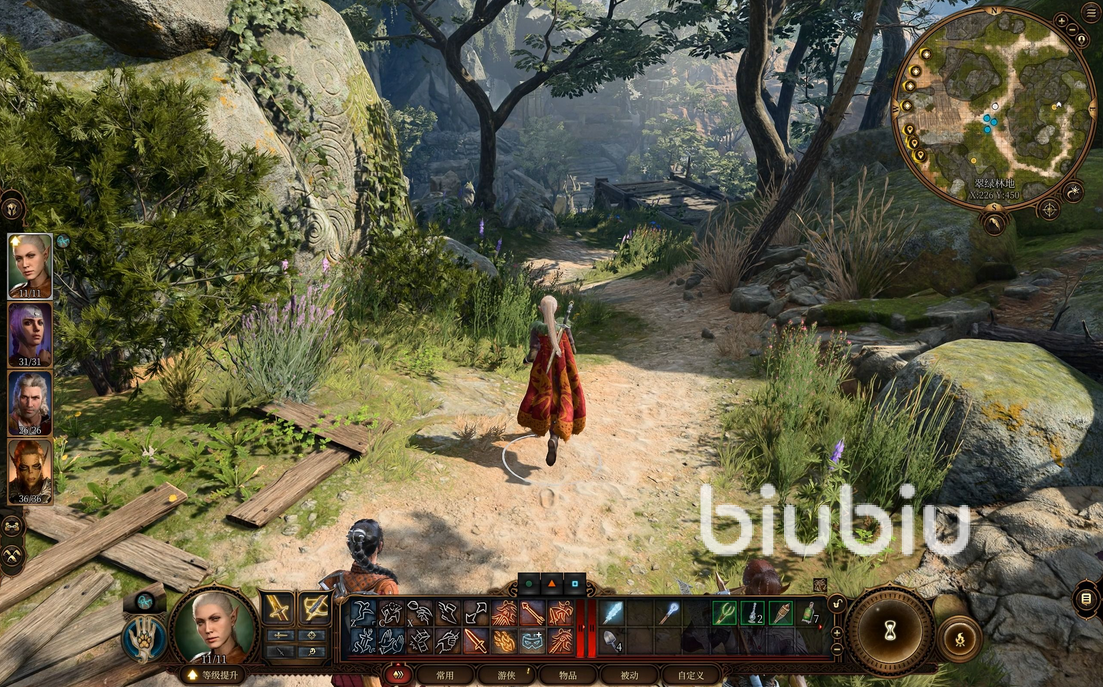This screenshot has height=687, width=1103.
Task: Switch to the 常用 hotbar tab
Action: pos(445,675)
